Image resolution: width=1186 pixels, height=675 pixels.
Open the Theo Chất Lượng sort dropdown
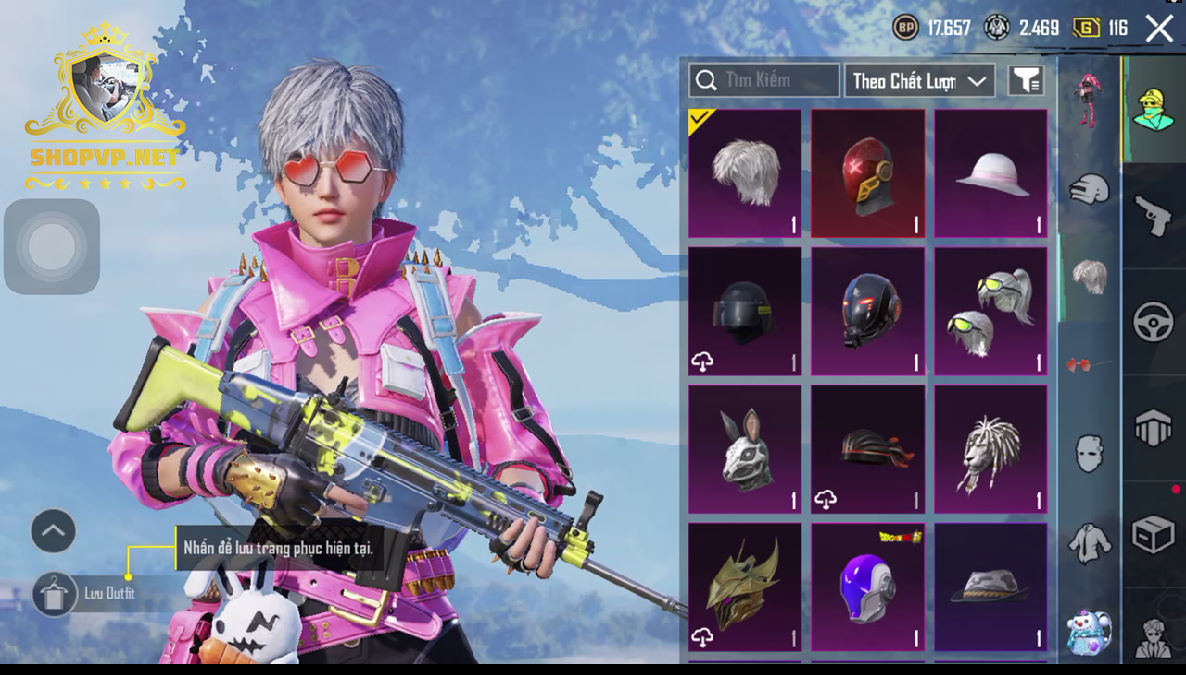click(919, 81)
